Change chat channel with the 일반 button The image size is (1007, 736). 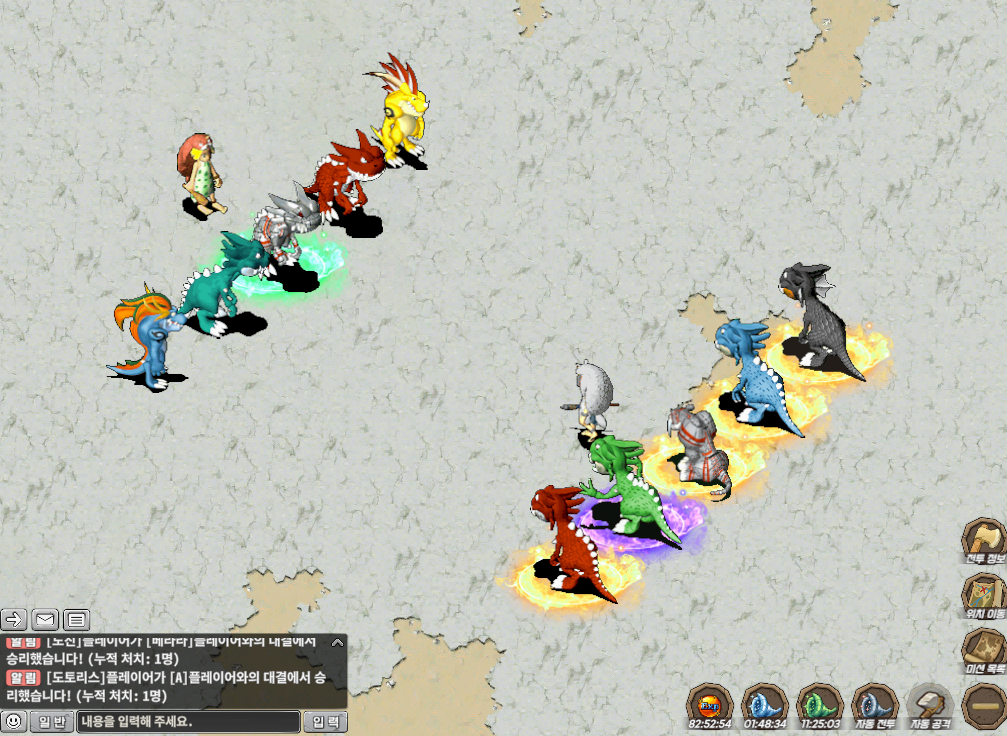tap(51, 721)
